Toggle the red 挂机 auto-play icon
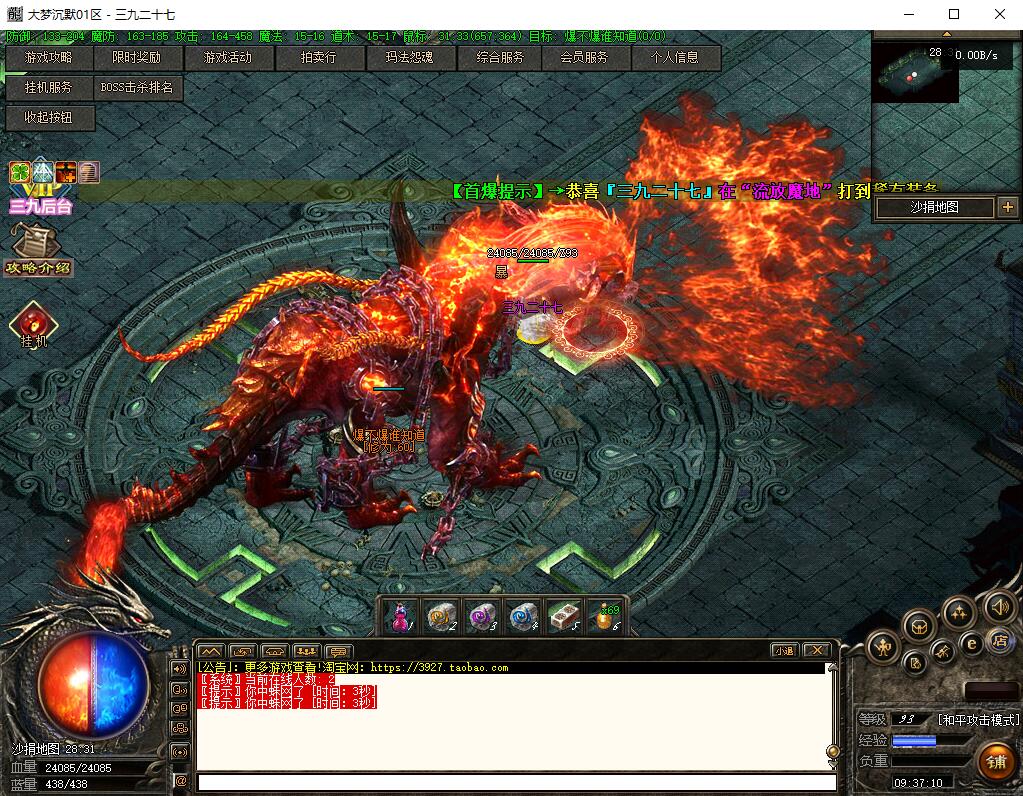The width and height of the screenshot is (1023, 796). pos(34,322)
